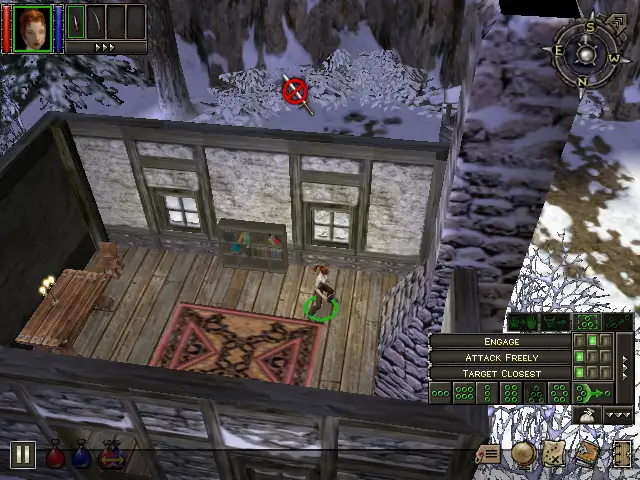Choose the dagger melee weapon slot
The height and width of the screenshot is (480, 640).
(75, 20)
